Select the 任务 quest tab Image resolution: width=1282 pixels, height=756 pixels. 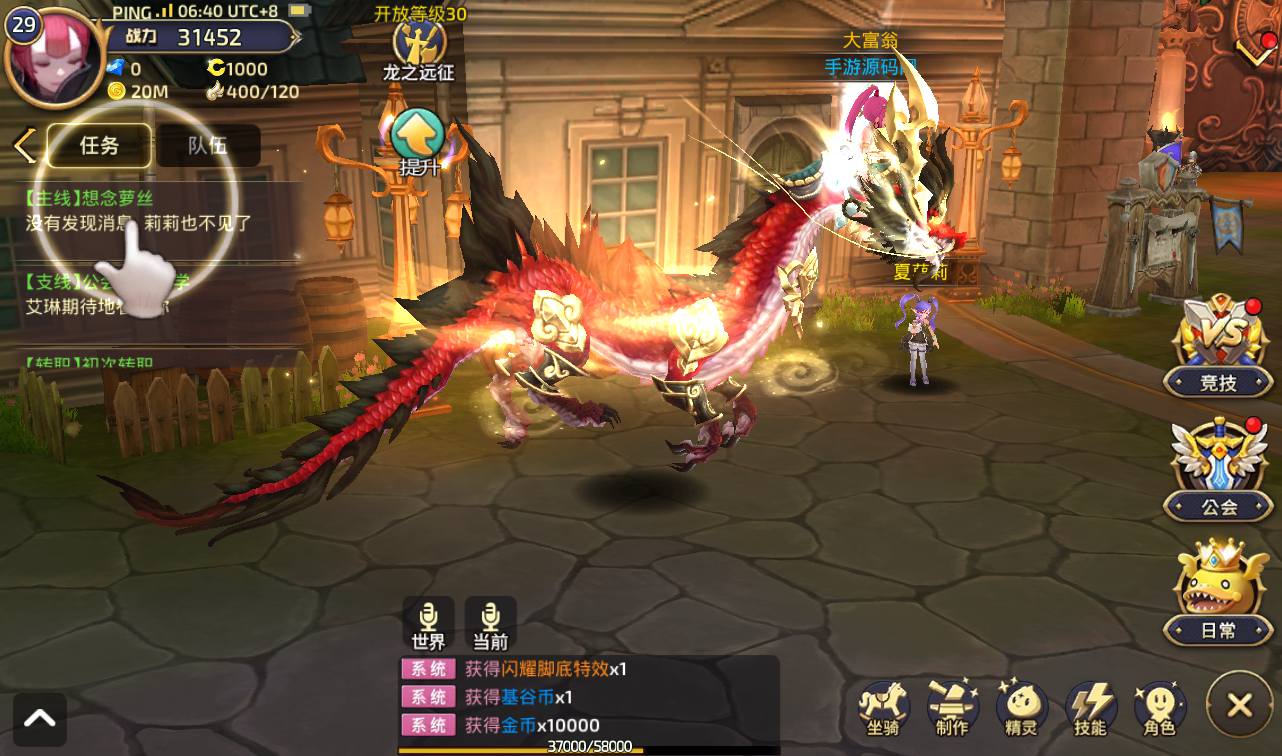pos(99,145)
